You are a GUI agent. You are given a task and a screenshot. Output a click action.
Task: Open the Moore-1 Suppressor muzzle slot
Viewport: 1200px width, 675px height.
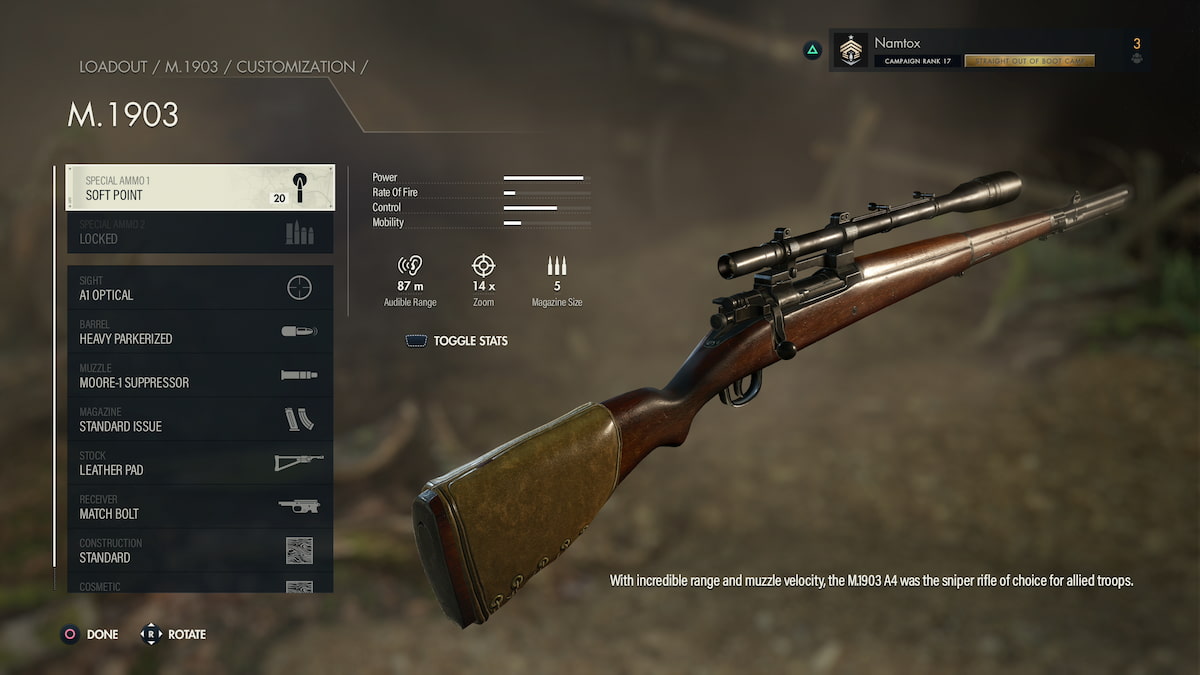coord(200,376)
